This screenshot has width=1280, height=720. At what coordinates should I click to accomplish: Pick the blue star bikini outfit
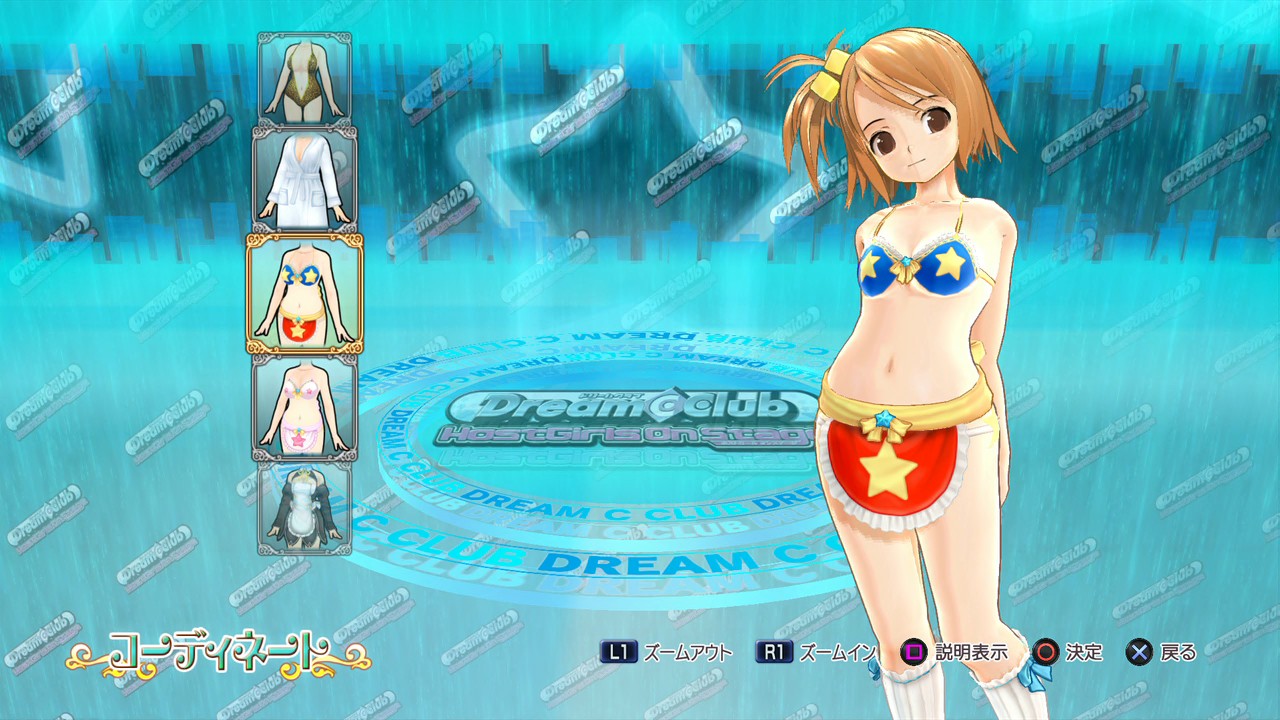[305, 294]
